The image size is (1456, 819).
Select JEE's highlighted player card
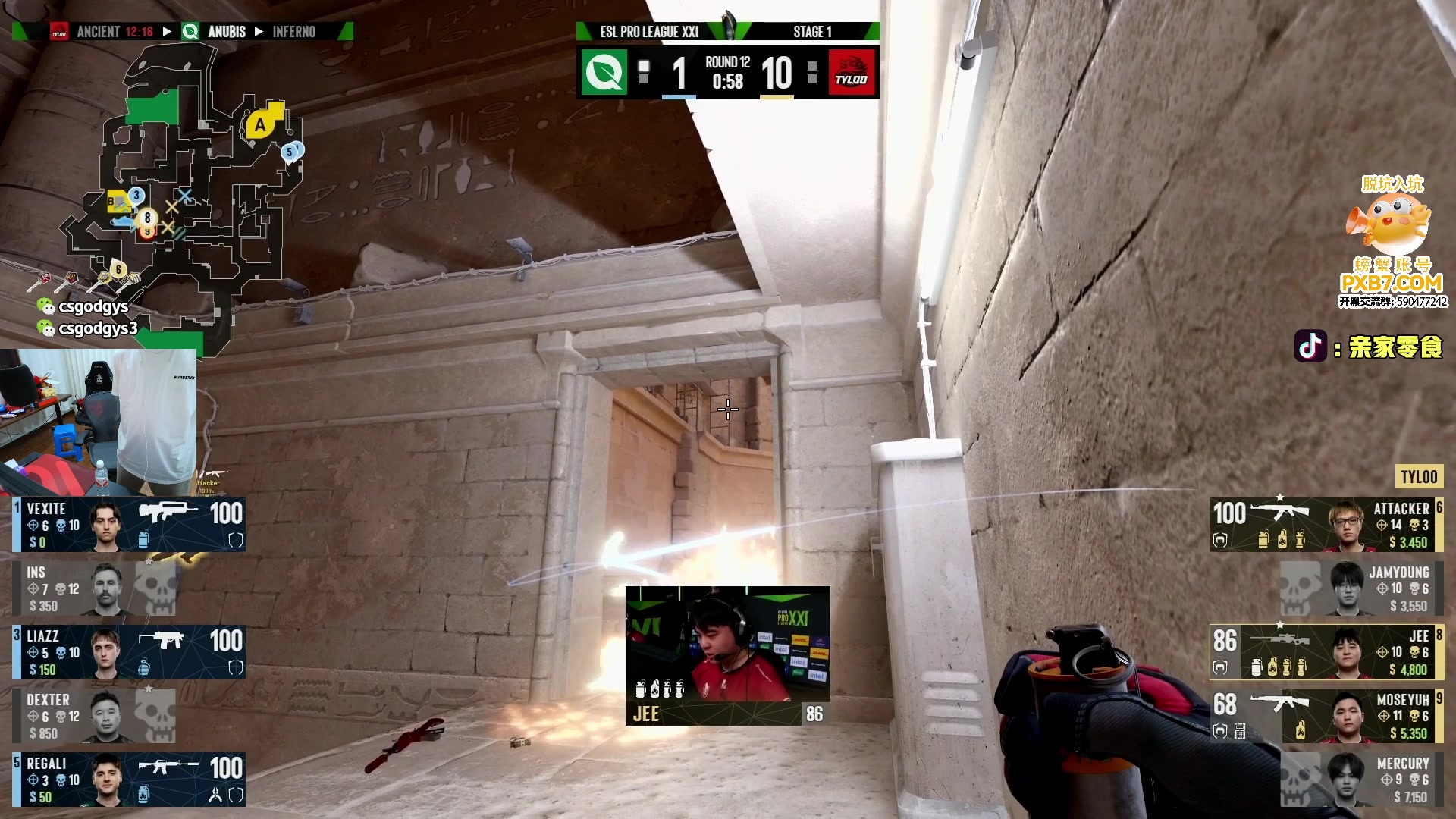(x=1326, y=652)
